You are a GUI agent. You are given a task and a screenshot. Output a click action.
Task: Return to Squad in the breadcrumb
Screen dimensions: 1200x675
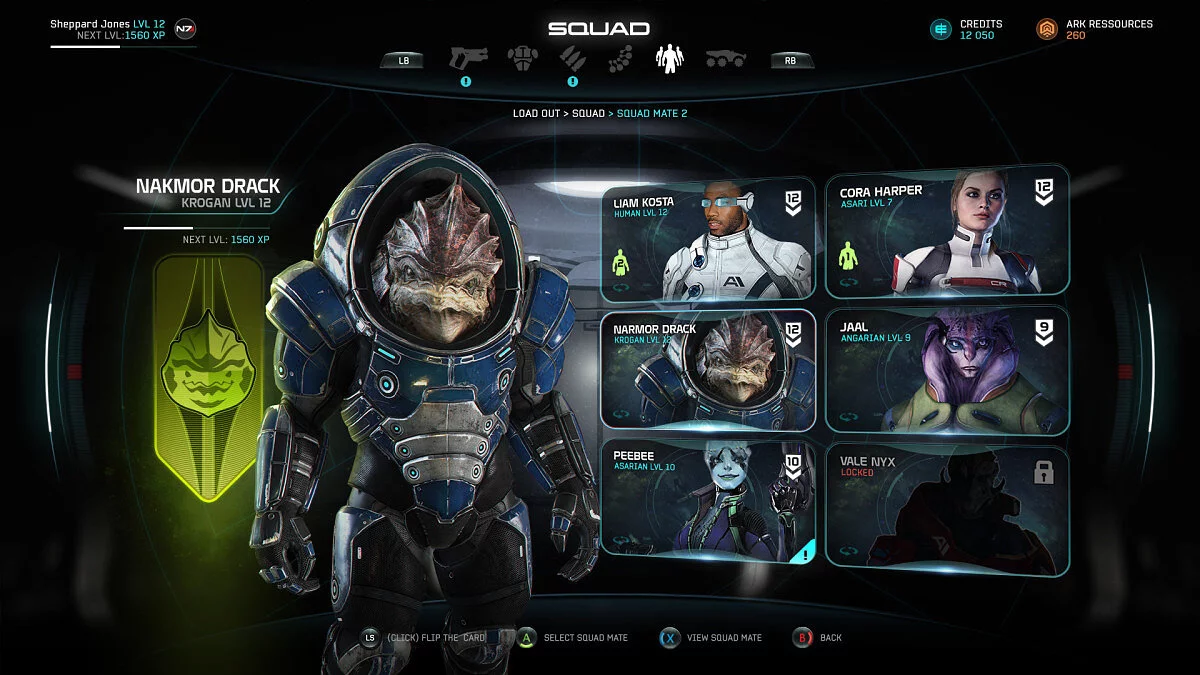588,114
